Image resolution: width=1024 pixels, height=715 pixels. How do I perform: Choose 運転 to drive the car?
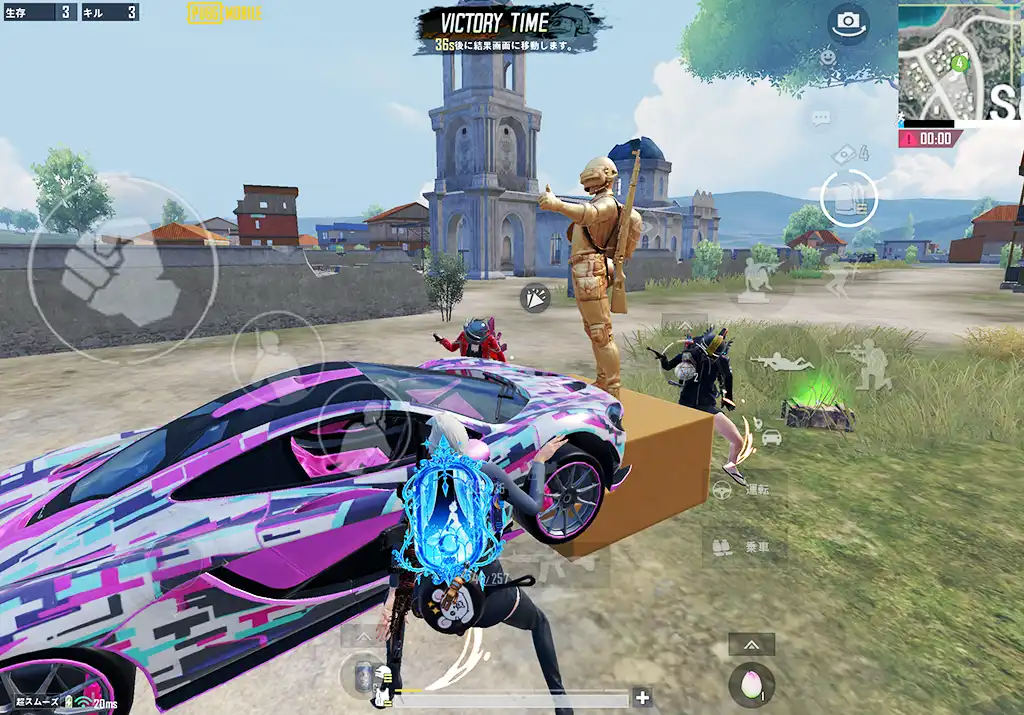tap(743, 490)
